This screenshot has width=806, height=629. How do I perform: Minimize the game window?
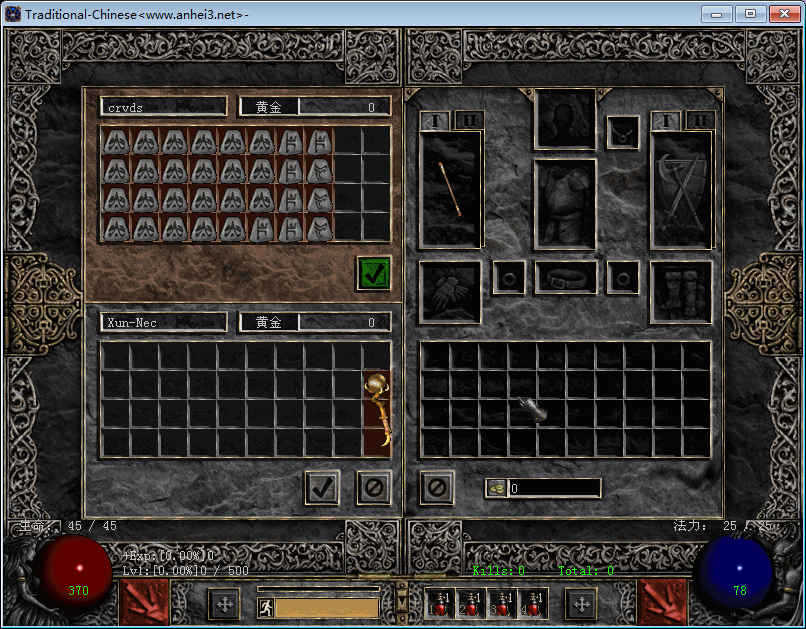click(x=716, y=14)
